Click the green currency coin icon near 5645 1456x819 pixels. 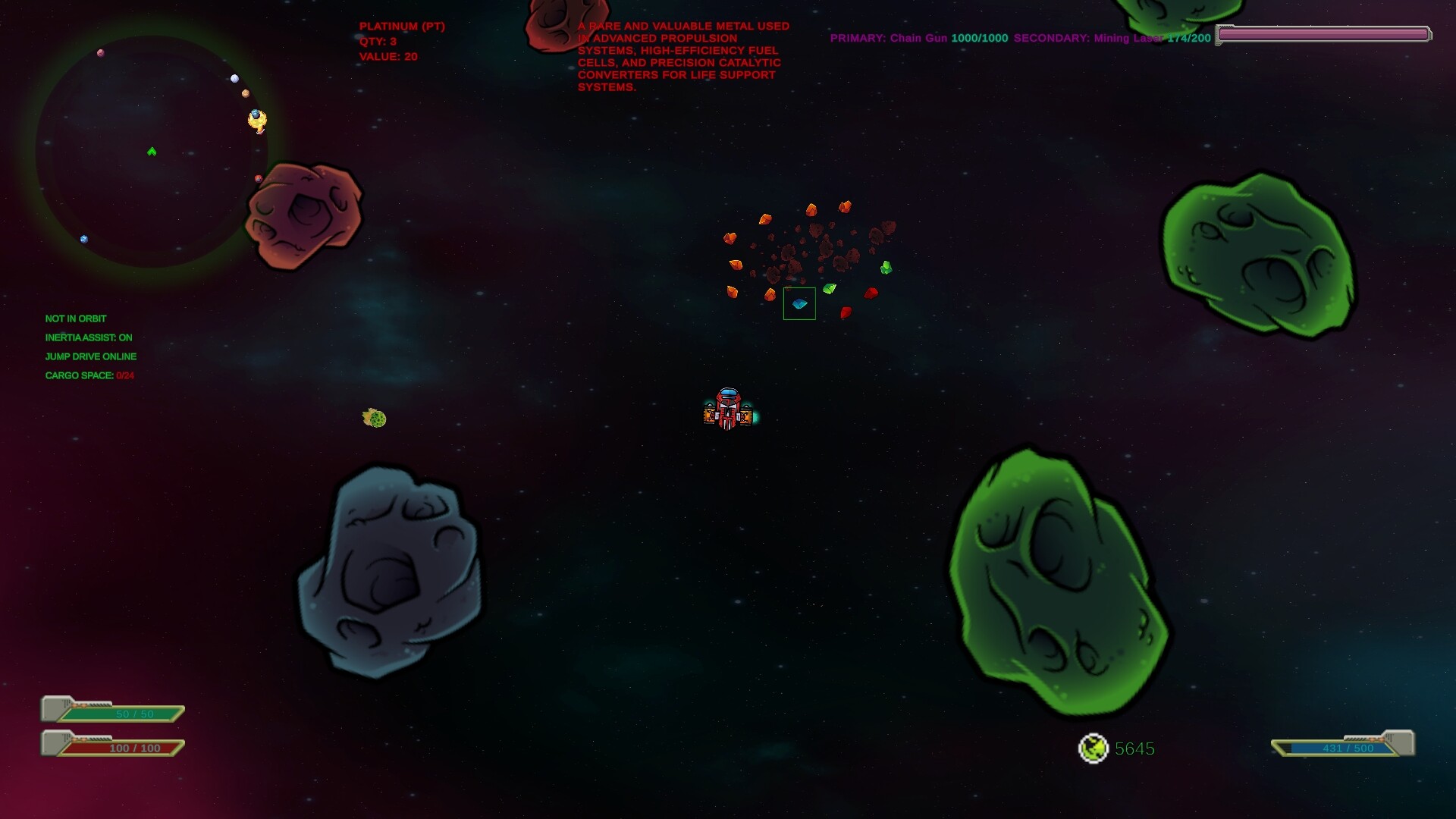point(1094,748)
